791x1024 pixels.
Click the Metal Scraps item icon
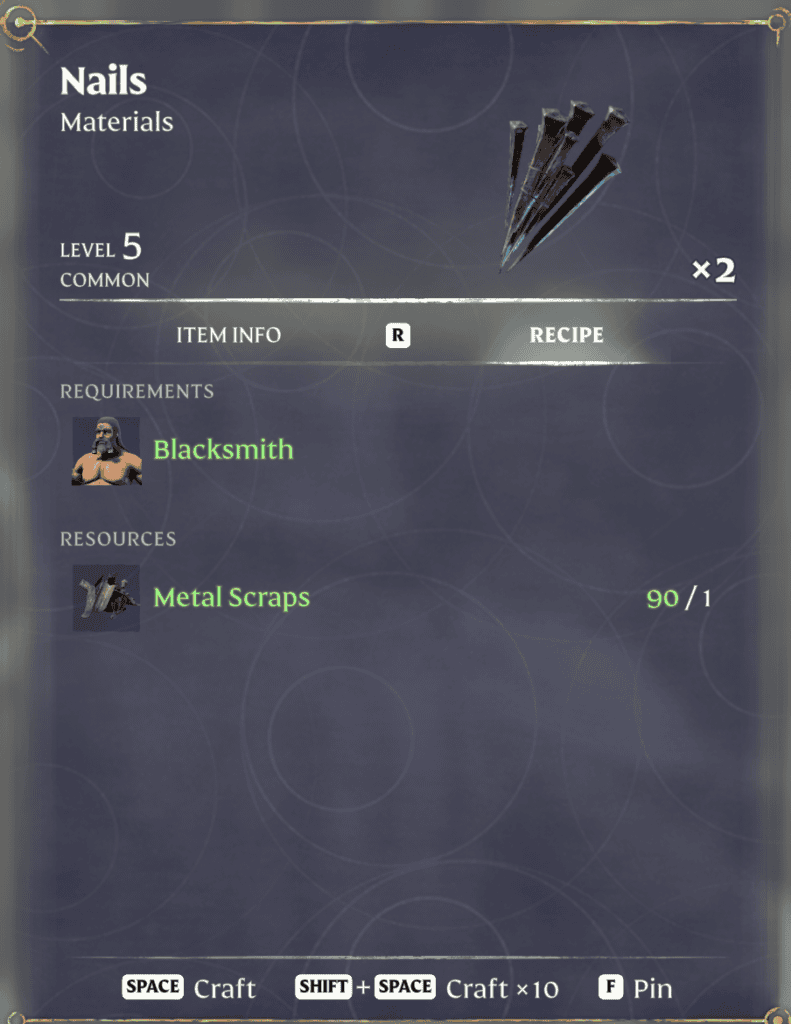coord(106,598)
